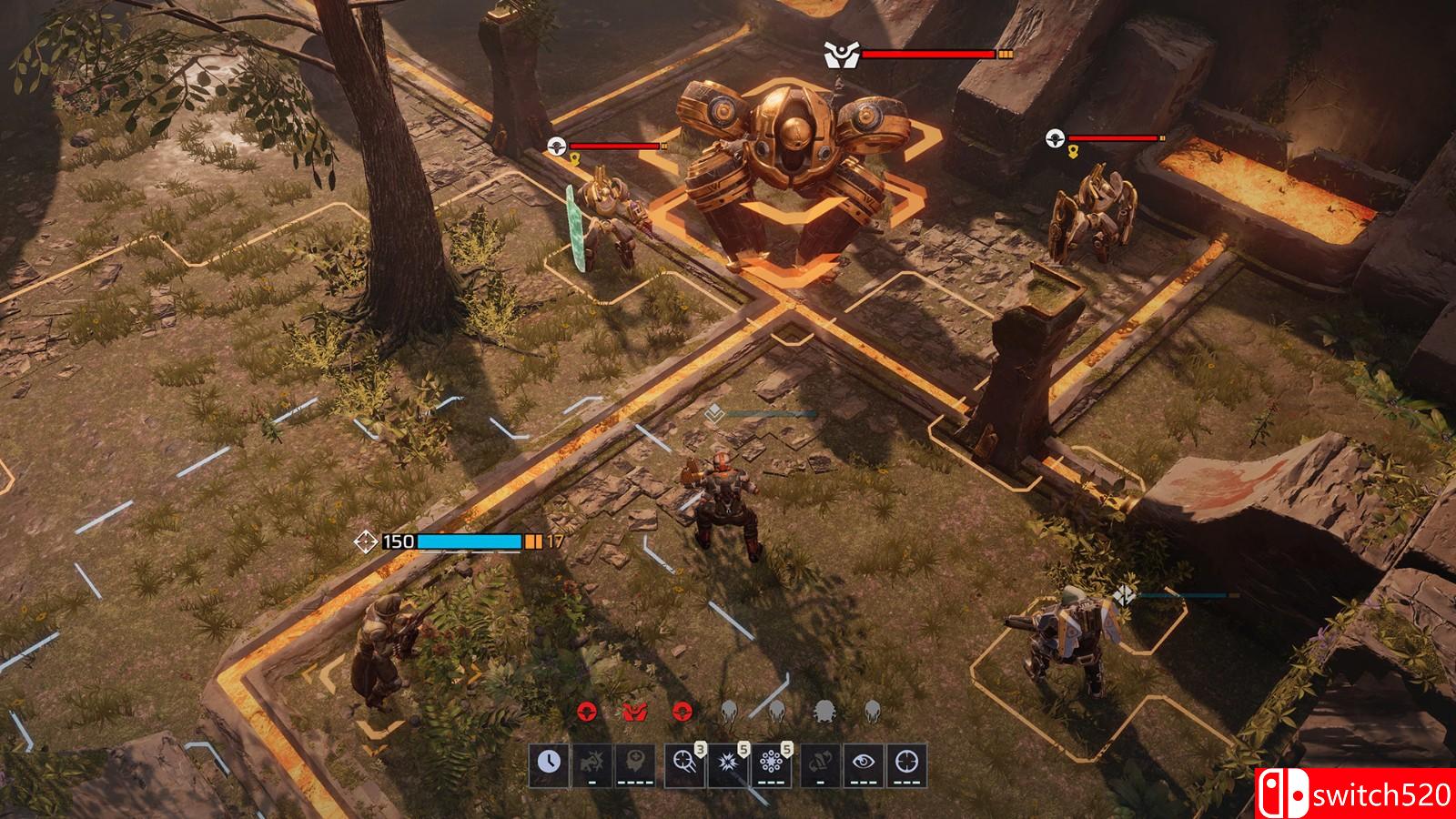Select the dimmed cracked-figure ability slot
The height and width of the screenshot is (819, 1456).
pyautogui.click(x=592, y=763)
